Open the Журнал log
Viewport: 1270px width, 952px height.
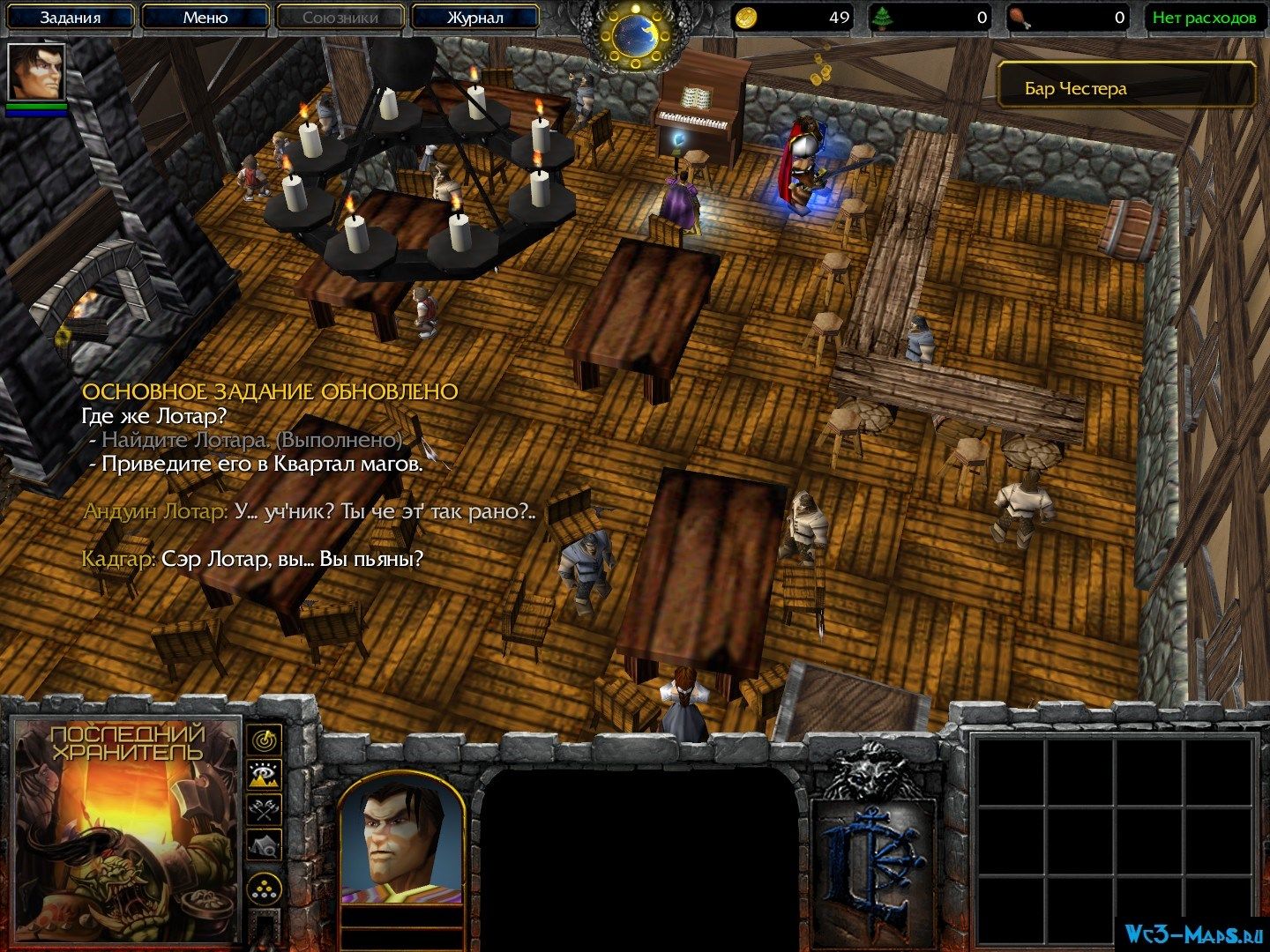474,17
